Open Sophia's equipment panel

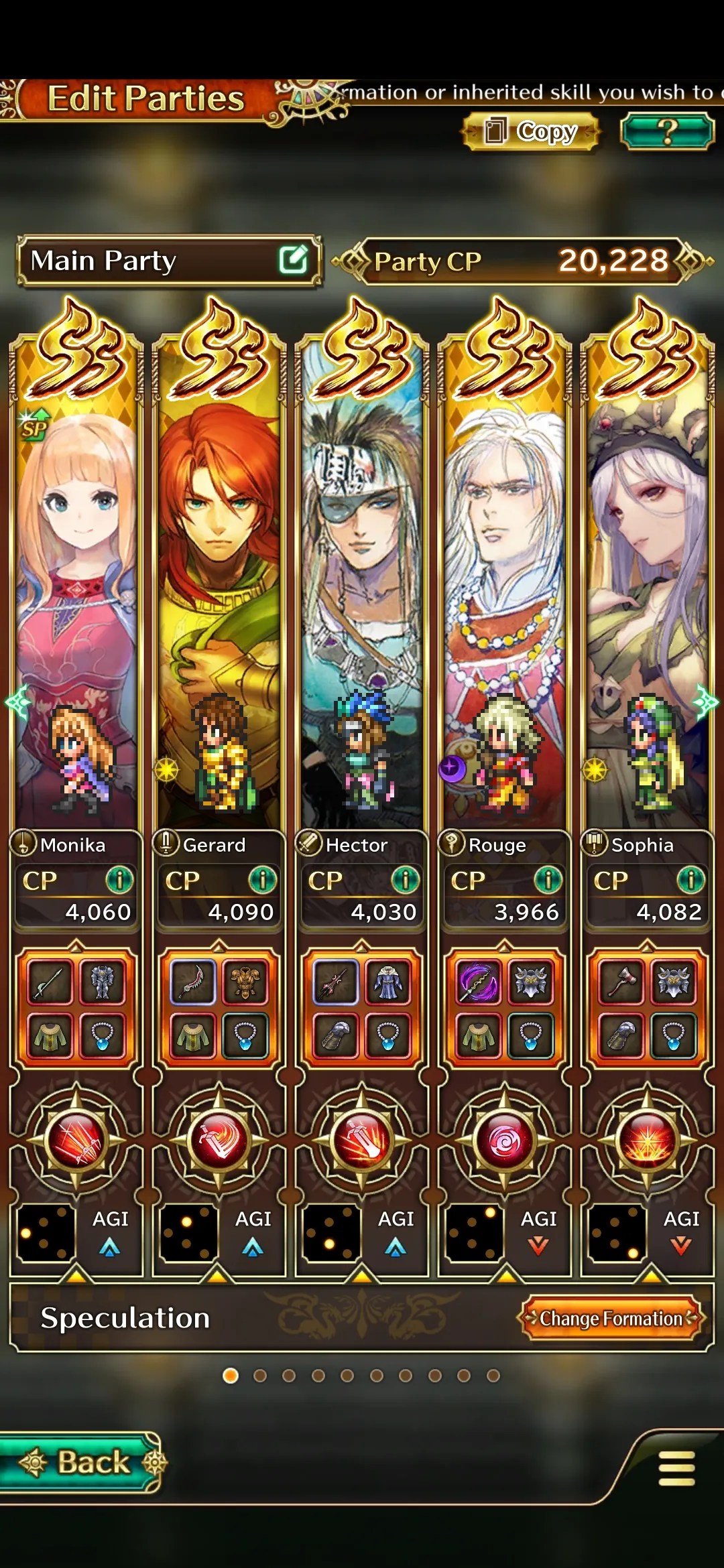(647, 1008)
